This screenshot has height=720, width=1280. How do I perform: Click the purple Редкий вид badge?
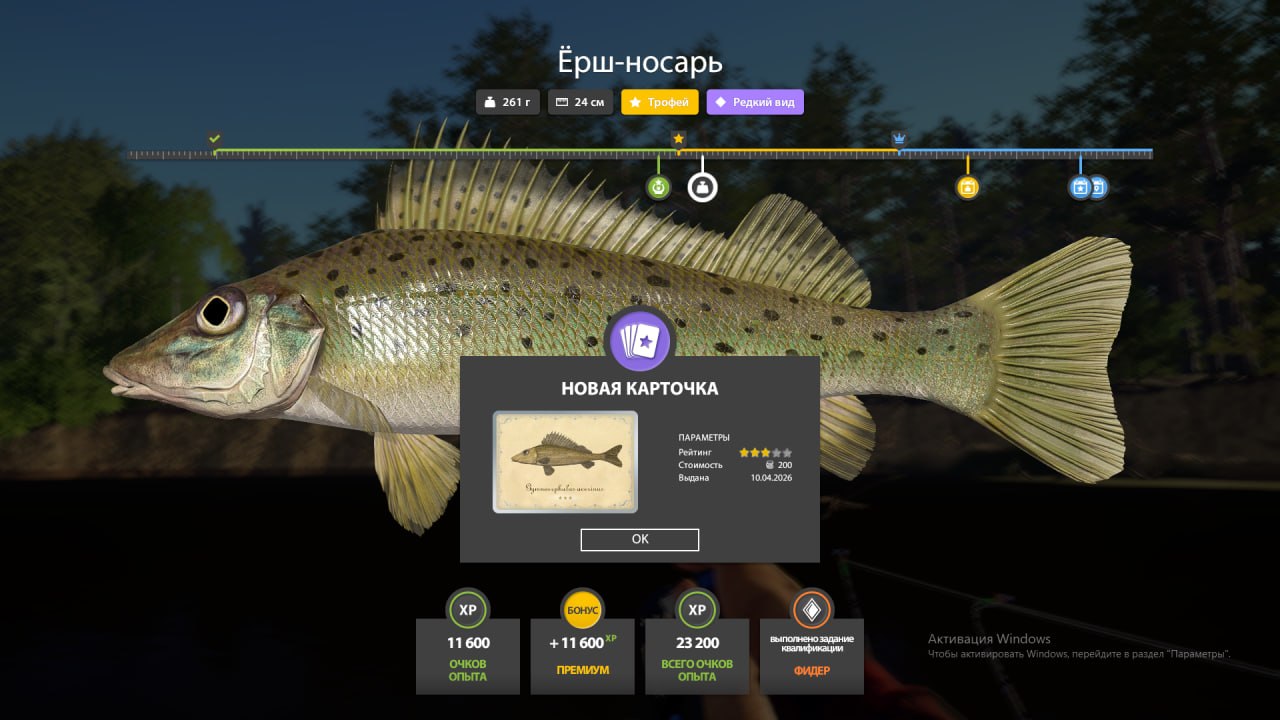755,102
